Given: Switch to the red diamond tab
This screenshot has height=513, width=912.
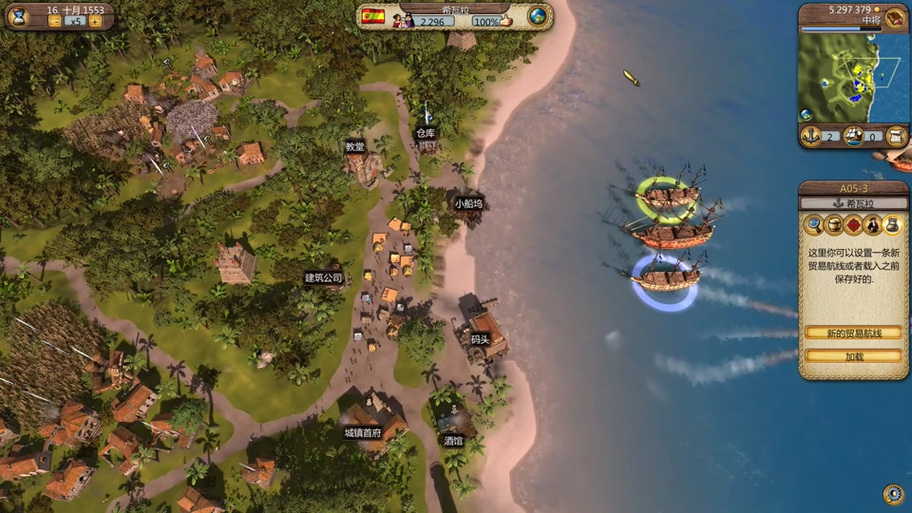Looking at the screenshot, I should [x=853, y=225].
